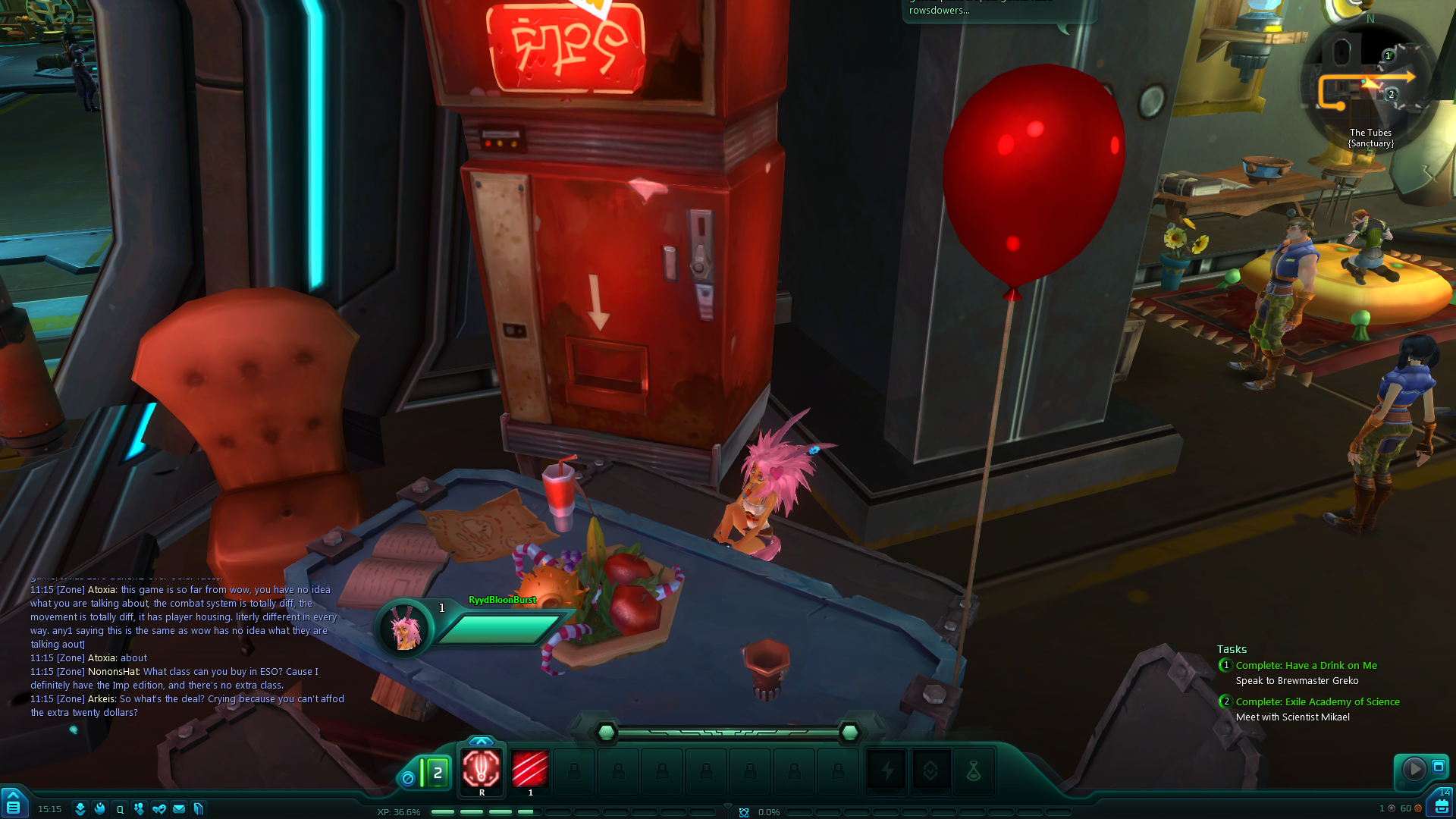Open the mail envelope icon
The height and width of the screenshot is (819, 1456).
(x=179, y=809)
